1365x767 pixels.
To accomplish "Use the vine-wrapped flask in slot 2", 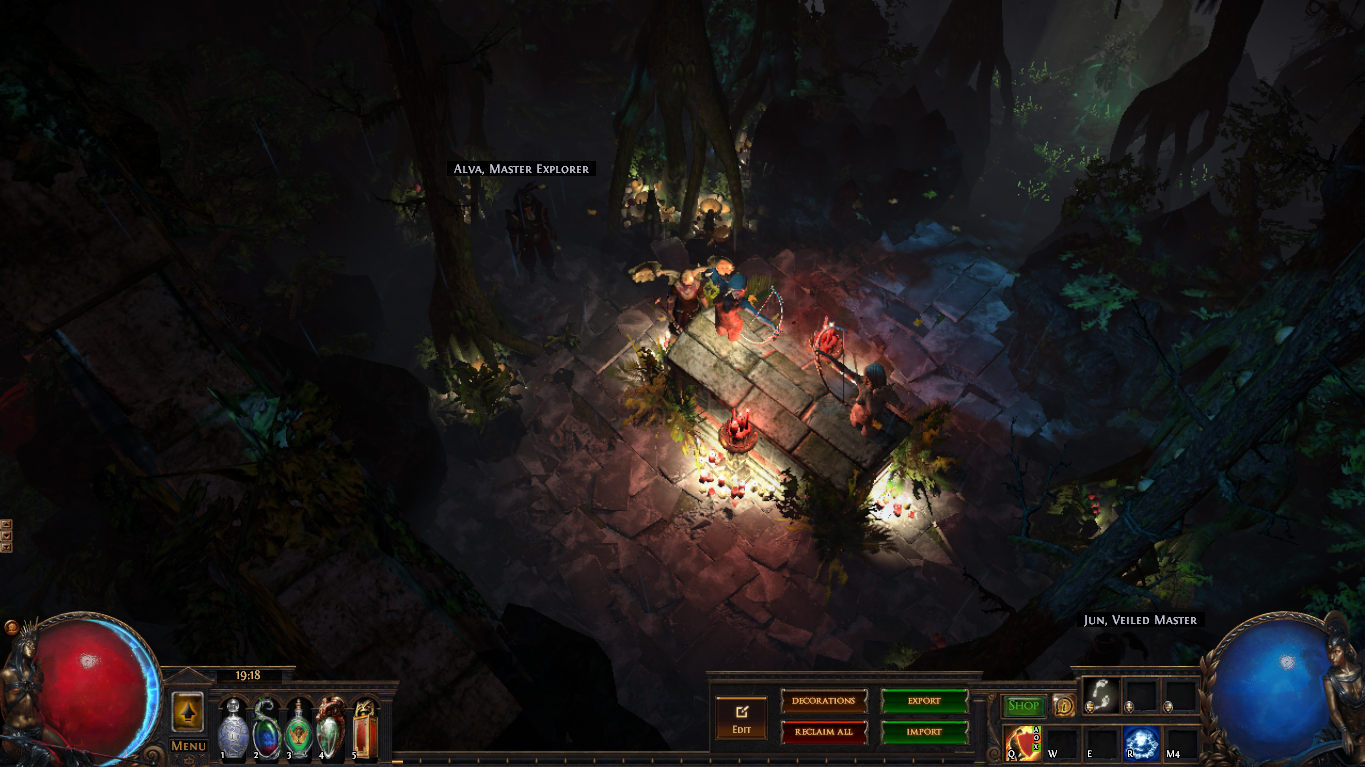I will click(x=267, y=731).
